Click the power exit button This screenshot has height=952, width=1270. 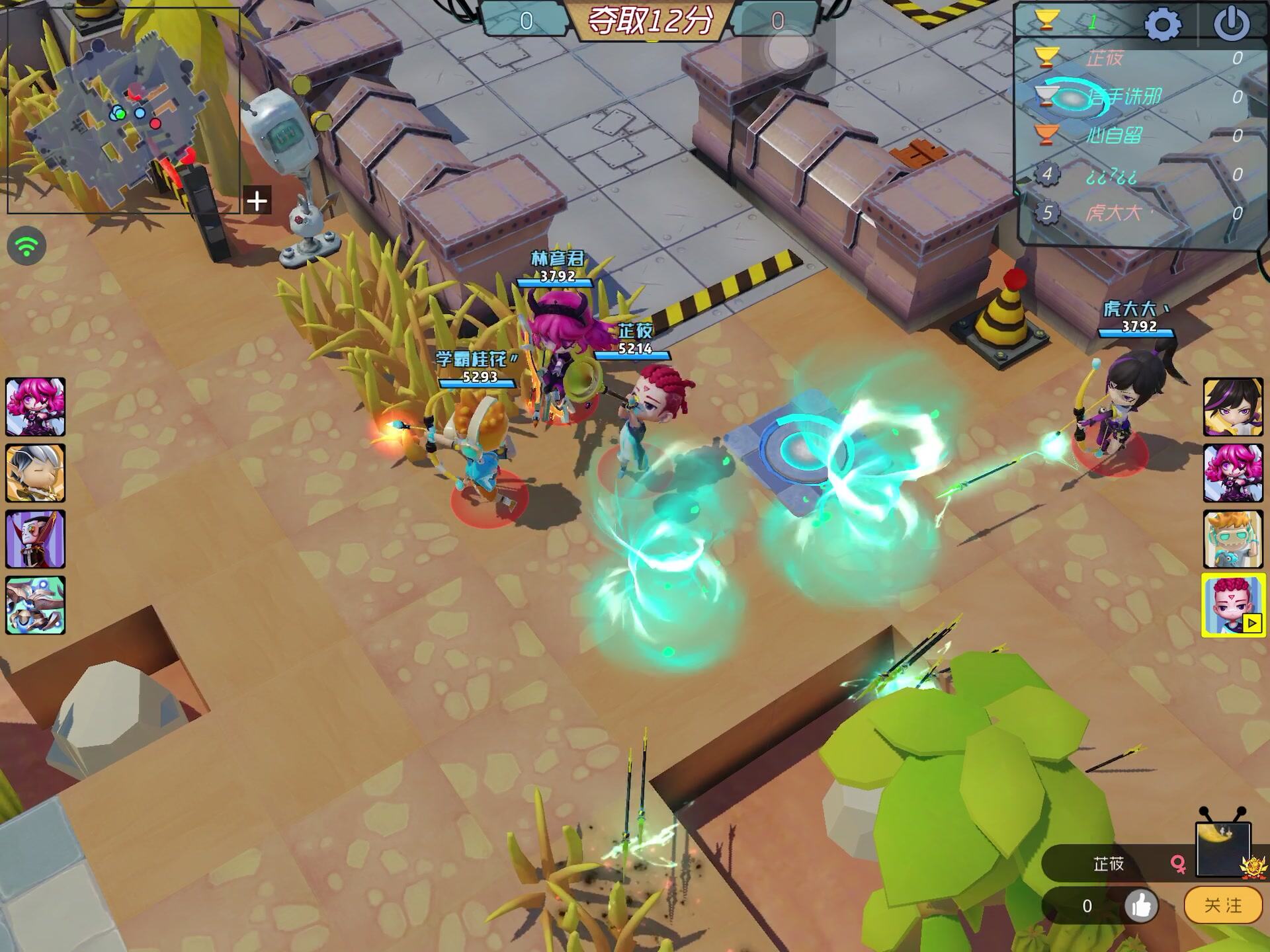[x=1231, y=24]
